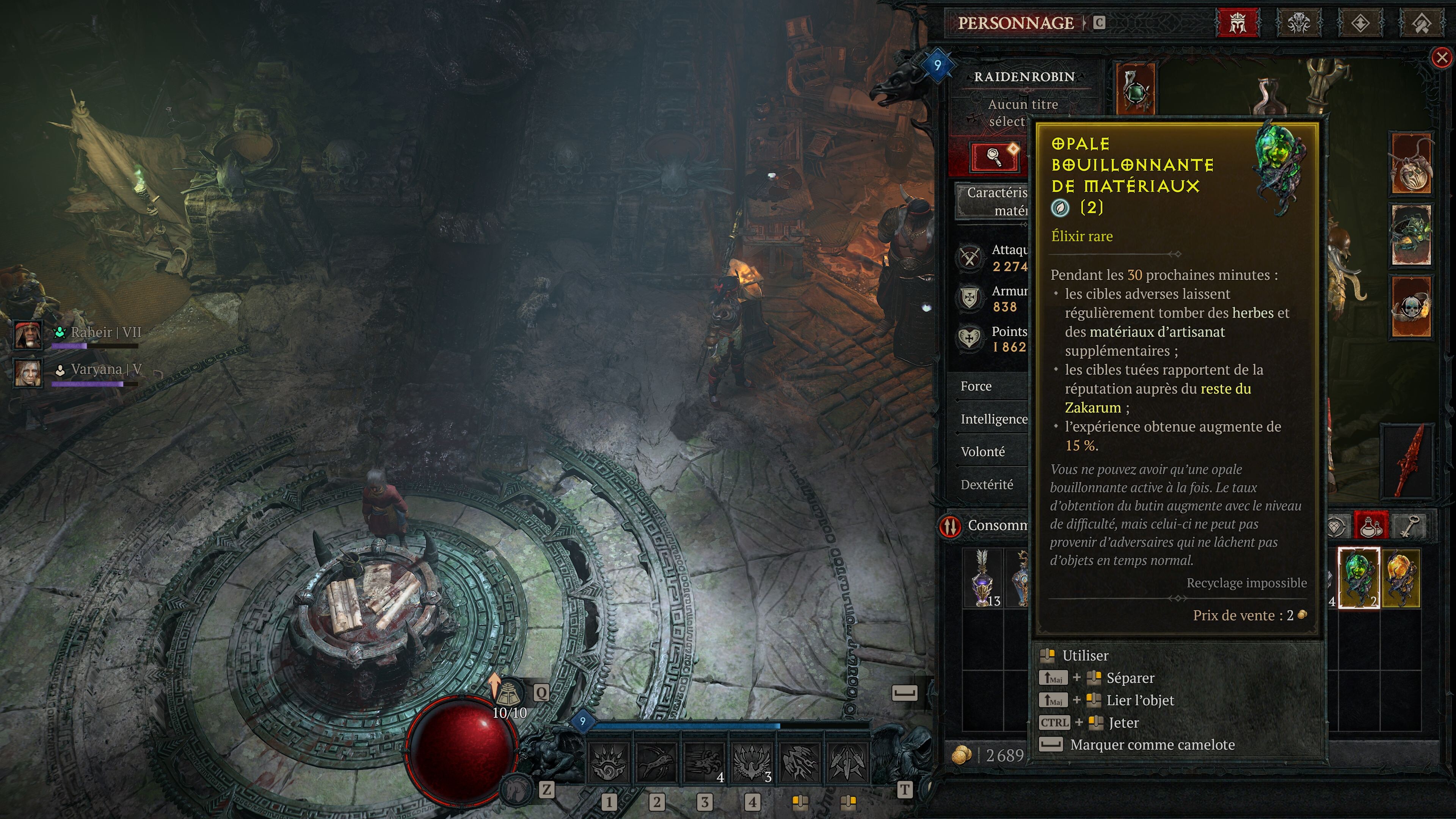Open the diamond-arrow tab in the header
Image resolution: width=1456 pixels, height=819 pixels.
1359,24
